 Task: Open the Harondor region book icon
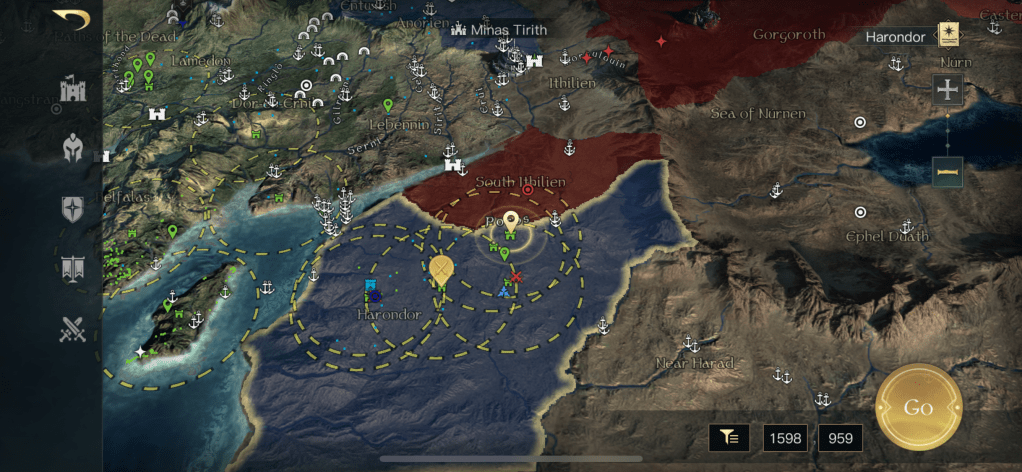[947, 35]
